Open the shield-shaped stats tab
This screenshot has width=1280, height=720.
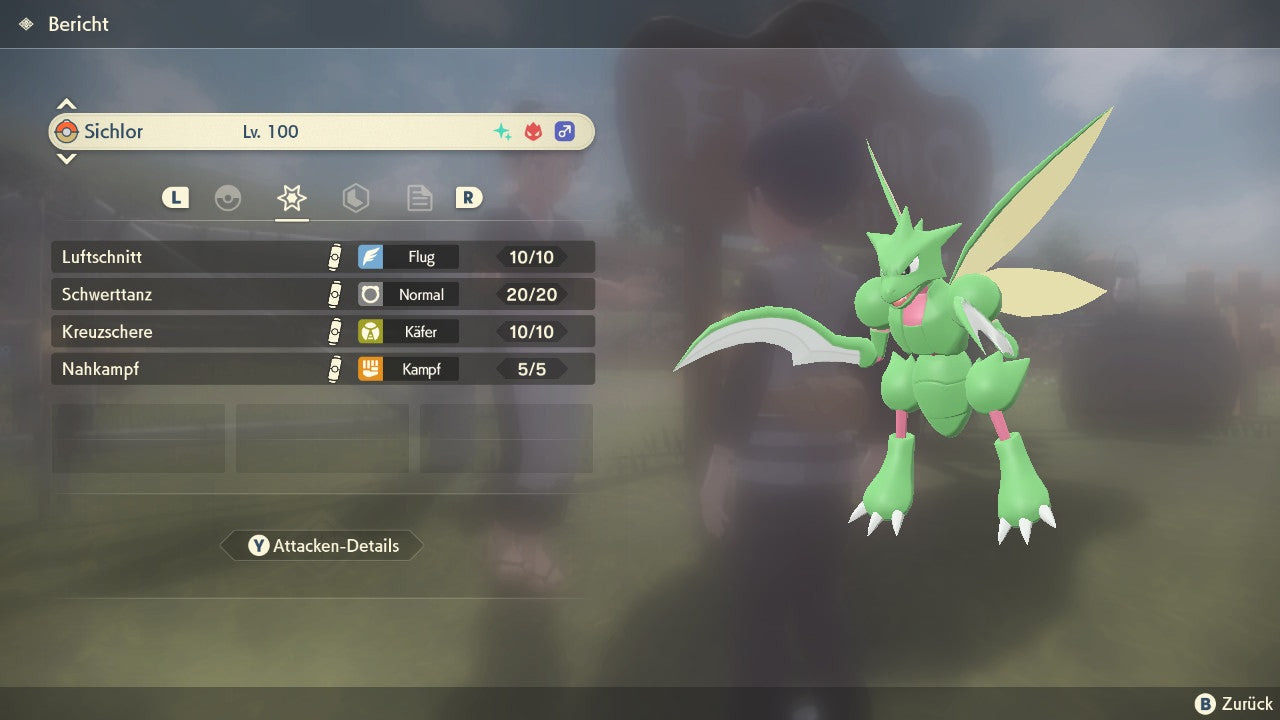coord(355,198)
